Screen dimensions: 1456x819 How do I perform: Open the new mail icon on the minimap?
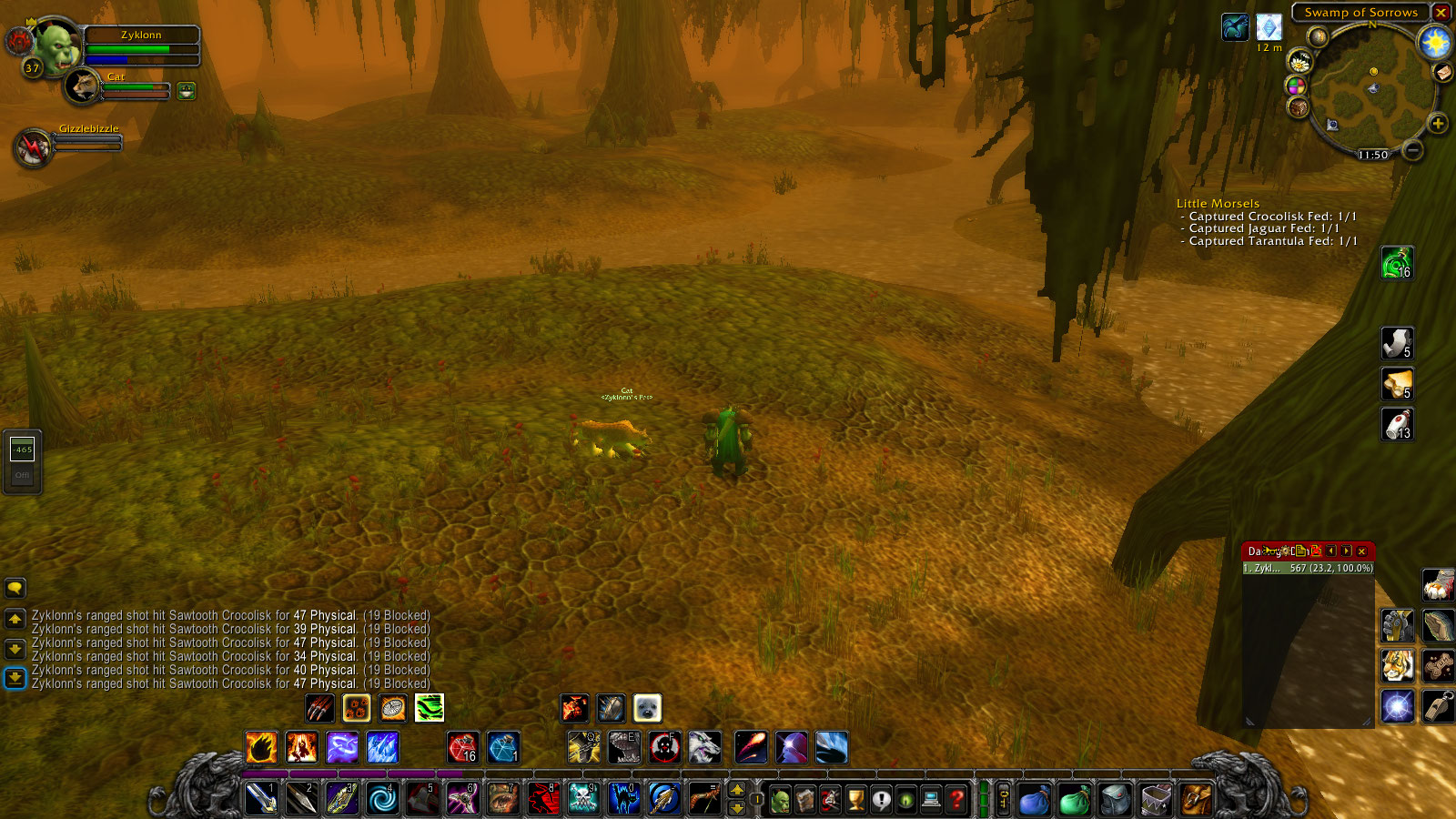(x=1443, y=73)
